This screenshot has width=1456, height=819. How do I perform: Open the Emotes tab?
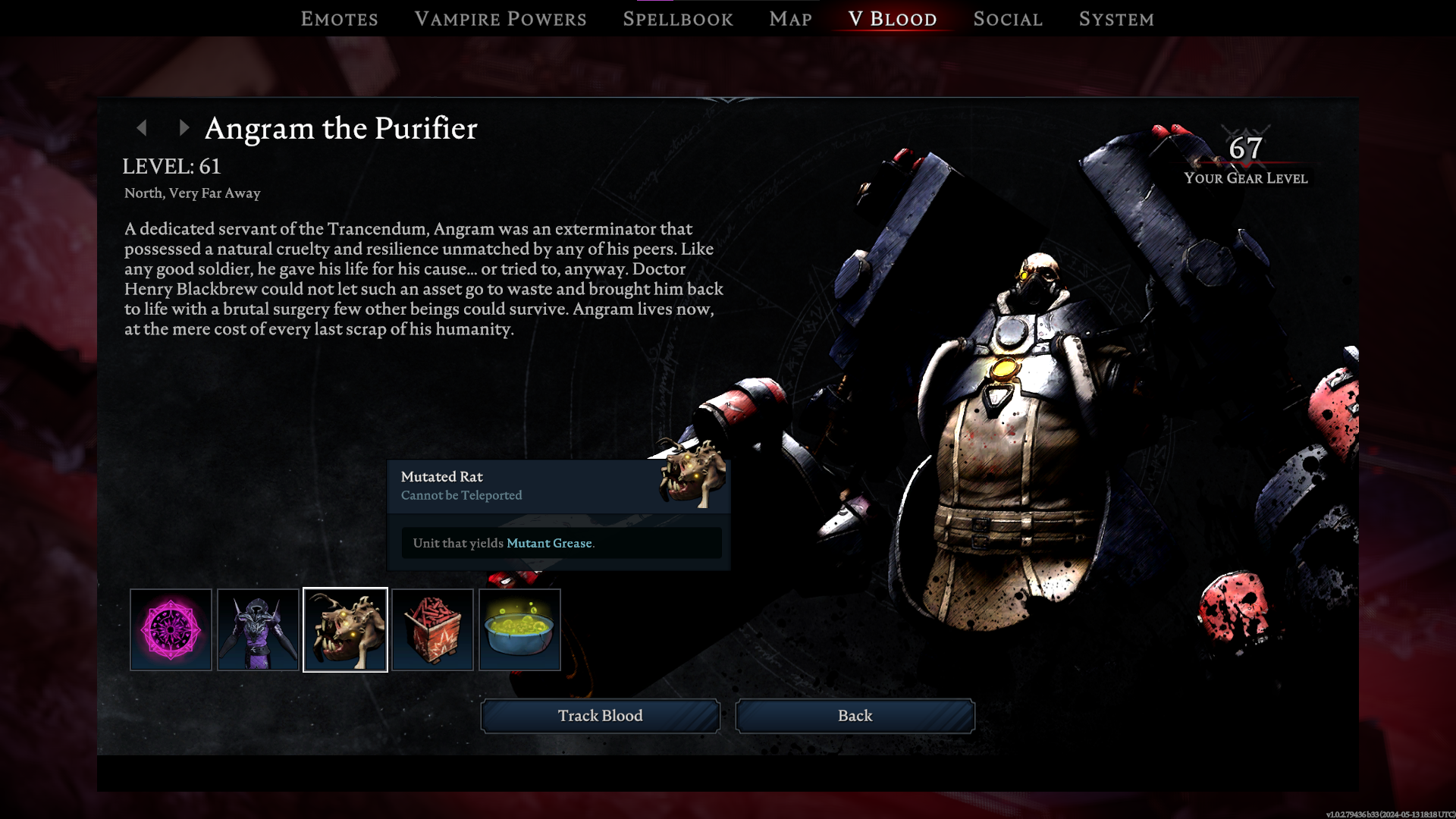[x=339, y=19]
